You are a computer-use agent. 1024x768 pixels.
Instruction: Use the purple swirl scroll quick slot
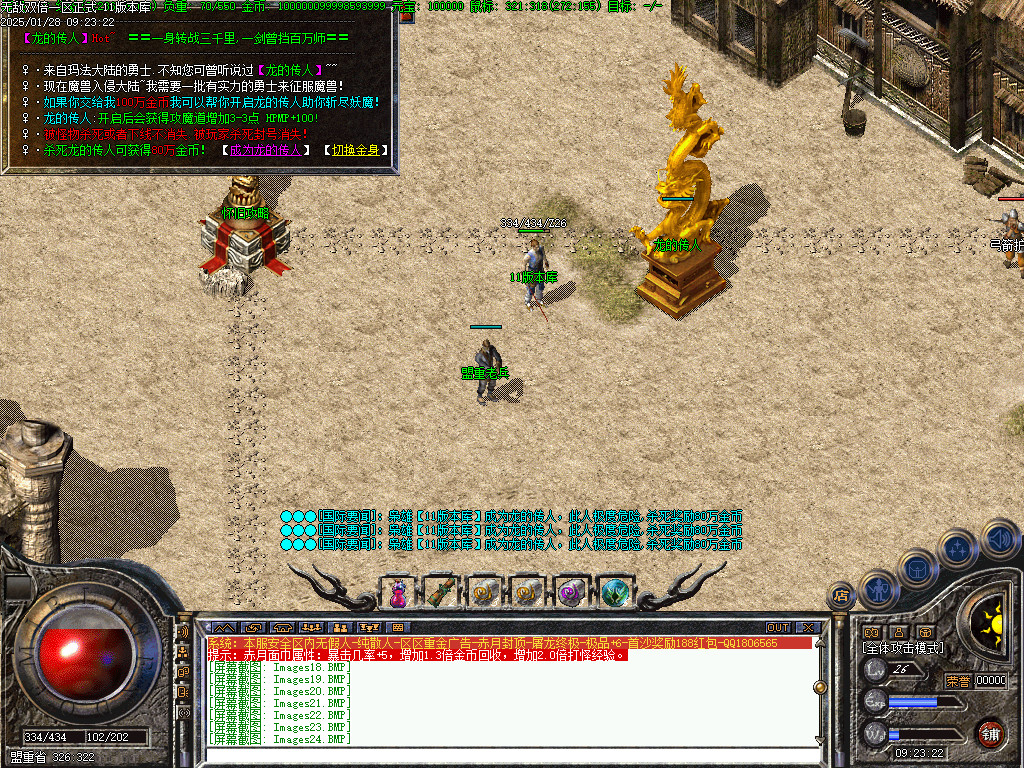[x=572, y=592]
